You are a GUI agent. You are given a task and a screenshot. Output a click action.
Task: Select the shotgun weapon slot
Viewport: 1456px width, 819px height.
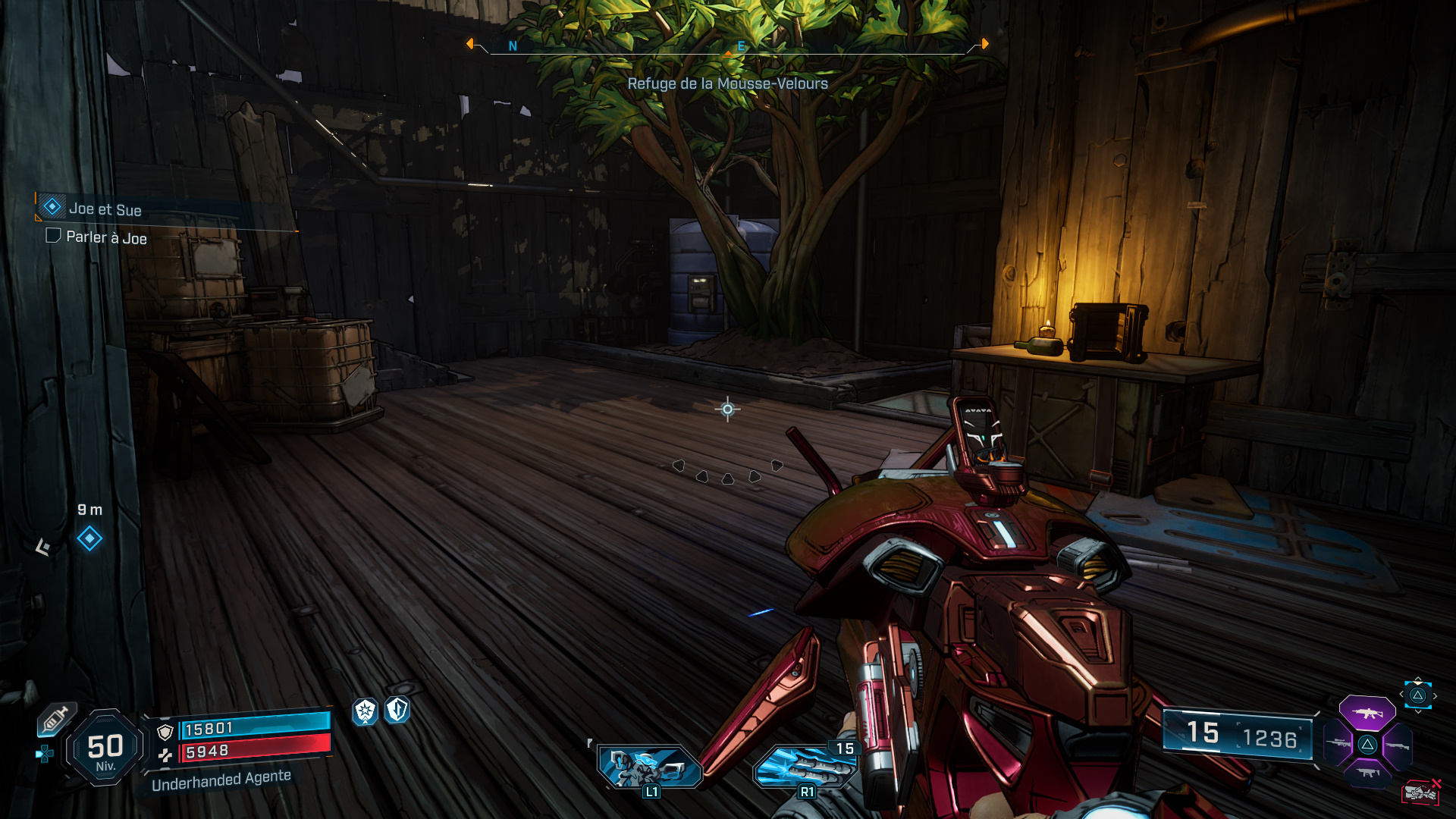click(x=1396, y=745)
